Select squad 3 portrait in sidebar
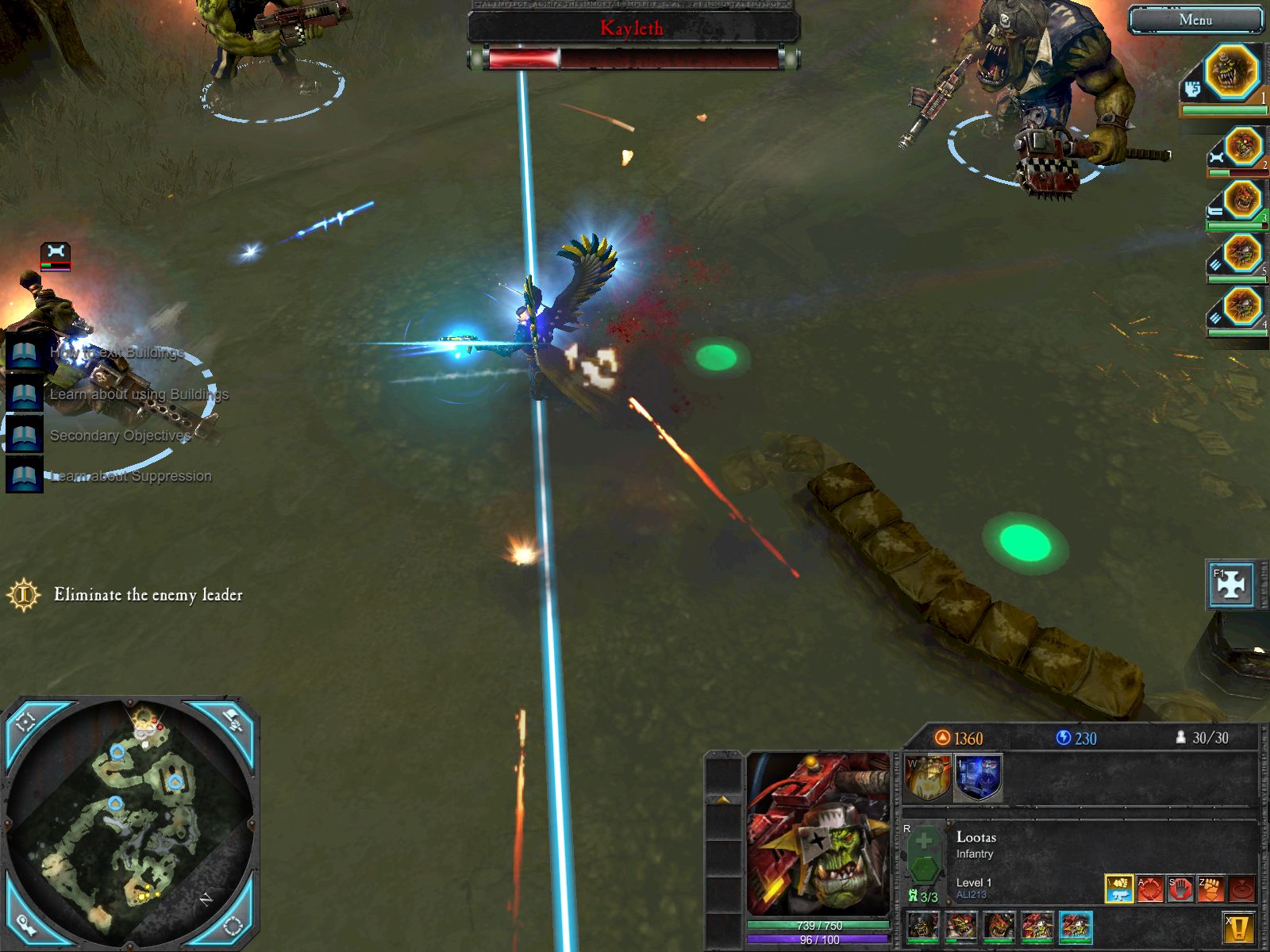The height and width of the screenshot is (952, 1270). (1241, 200)
